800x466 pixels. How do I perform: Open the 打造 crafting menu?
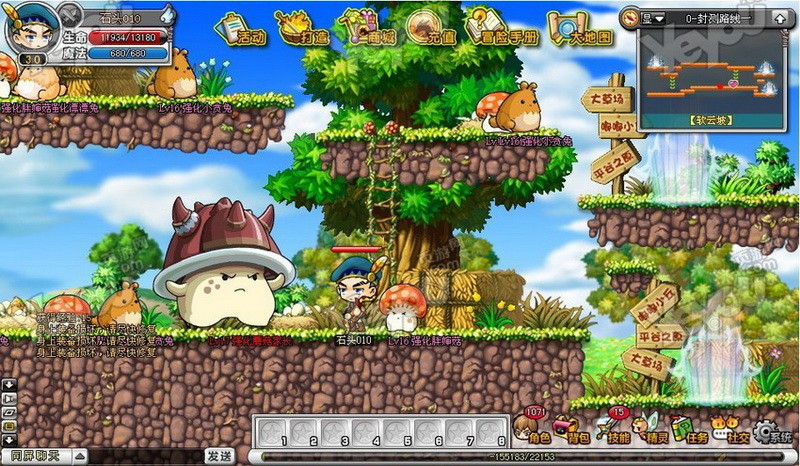click(303, 29)
